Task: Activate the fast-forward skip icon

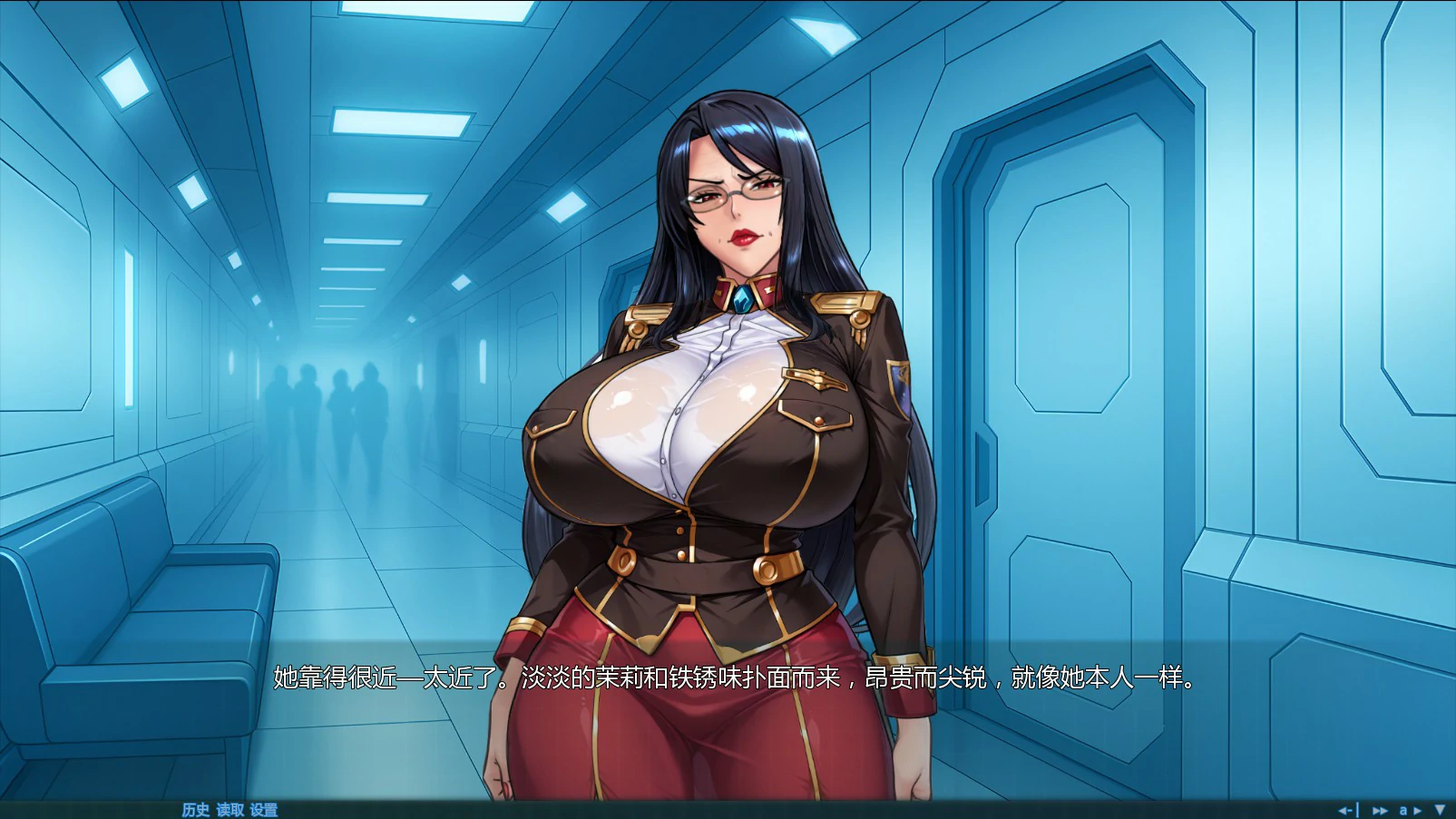Action: tap(1380, 810)
